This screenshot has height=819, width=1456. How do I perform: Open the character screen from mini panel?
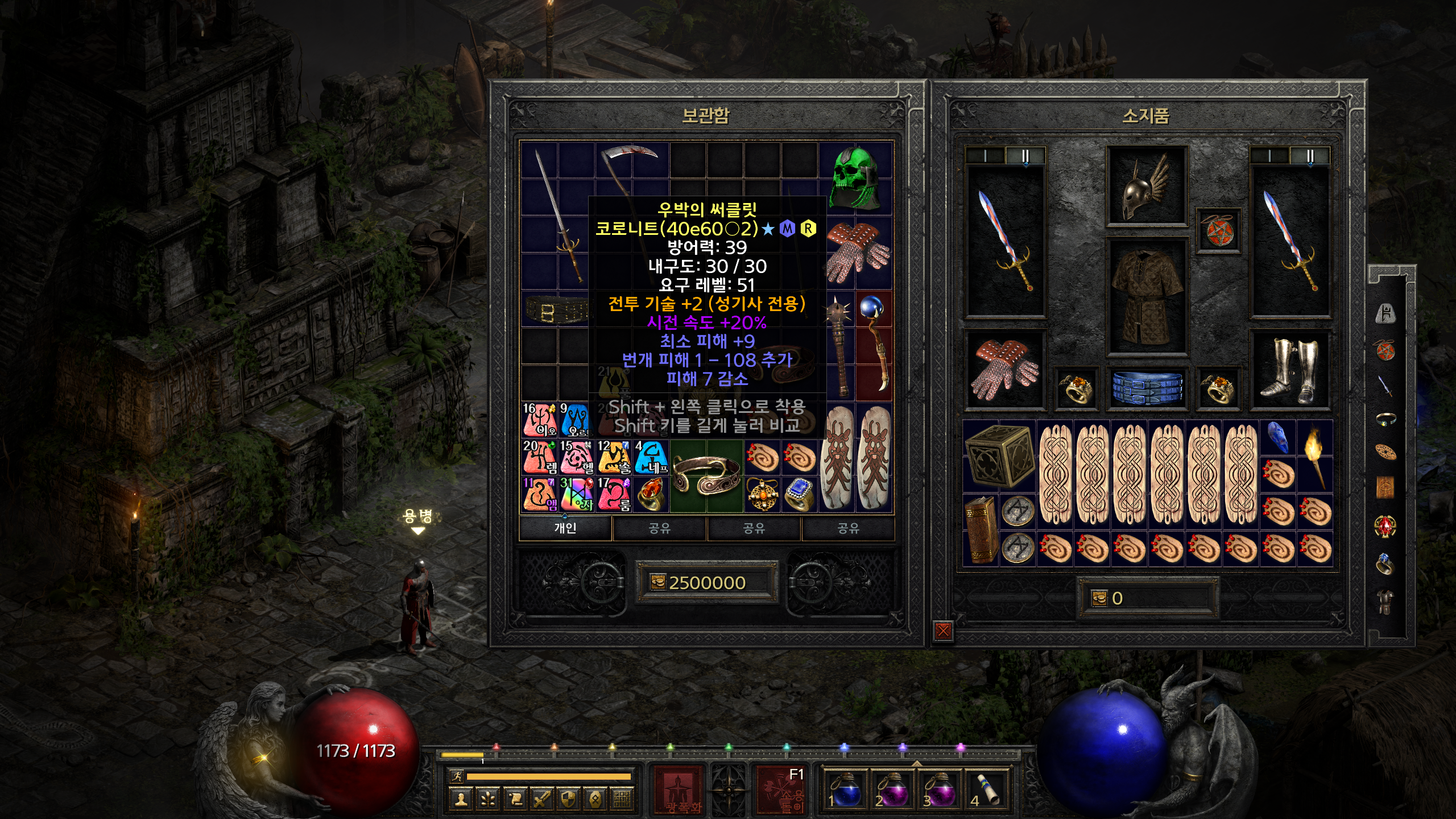[461, 799]
